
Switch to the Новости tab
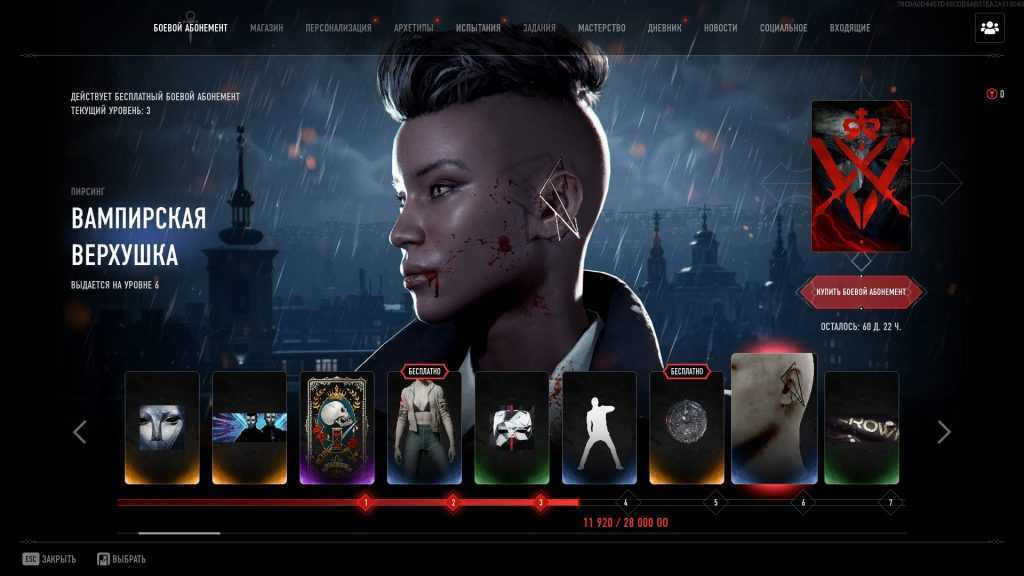[x=720, y=28]
